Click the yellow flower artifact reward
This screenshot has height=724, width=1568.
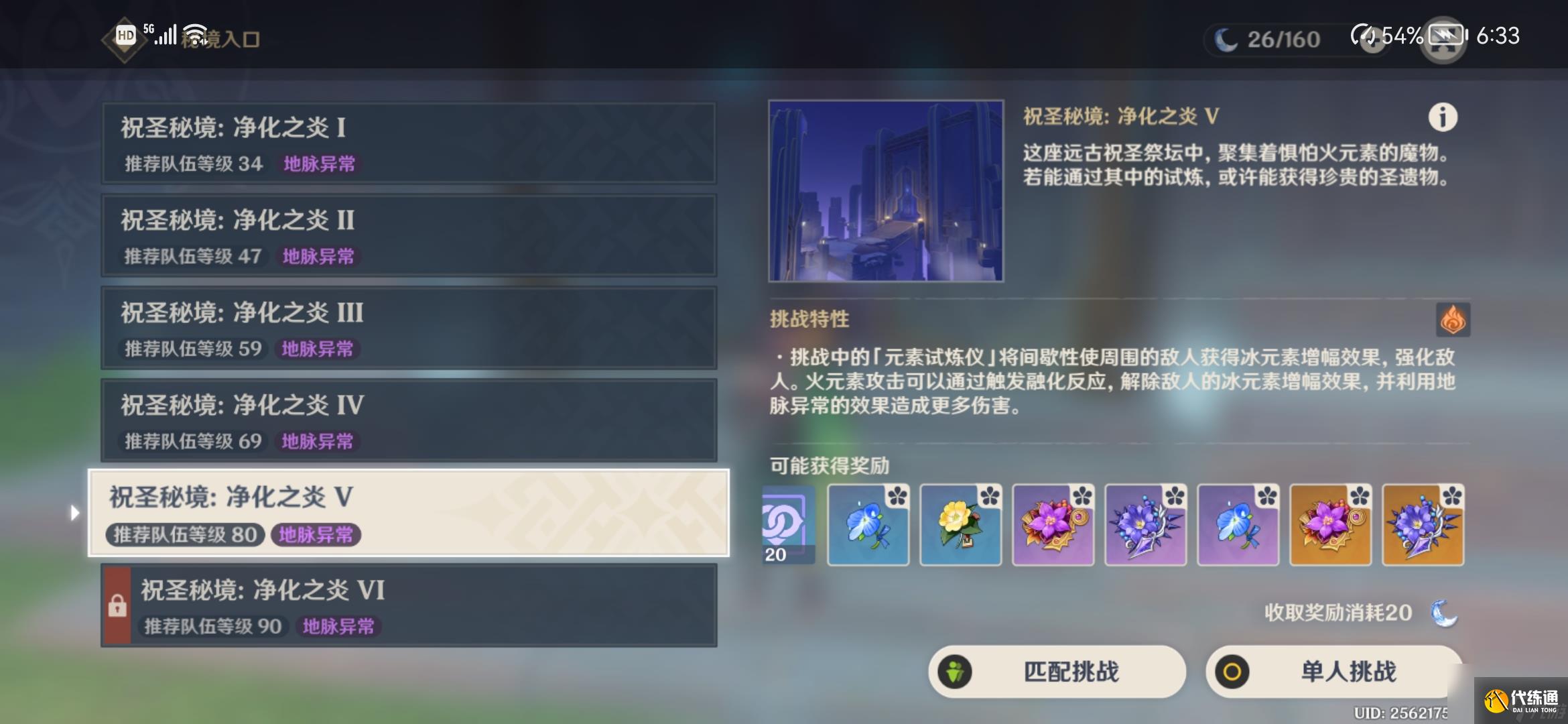click(x=961, y=525)
